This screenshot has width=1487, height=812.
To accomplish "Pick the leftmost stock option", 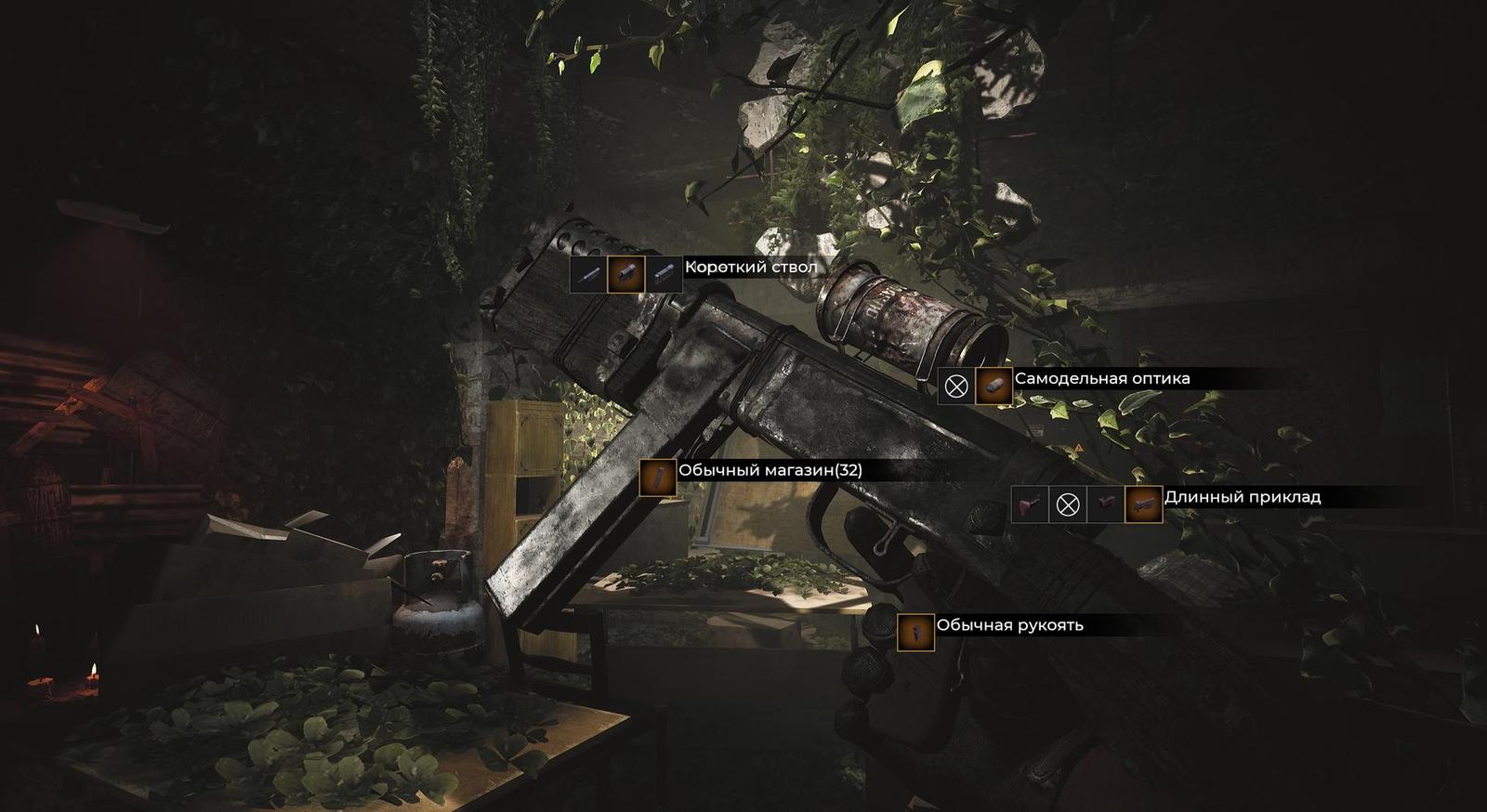I will click(1030, 504).
